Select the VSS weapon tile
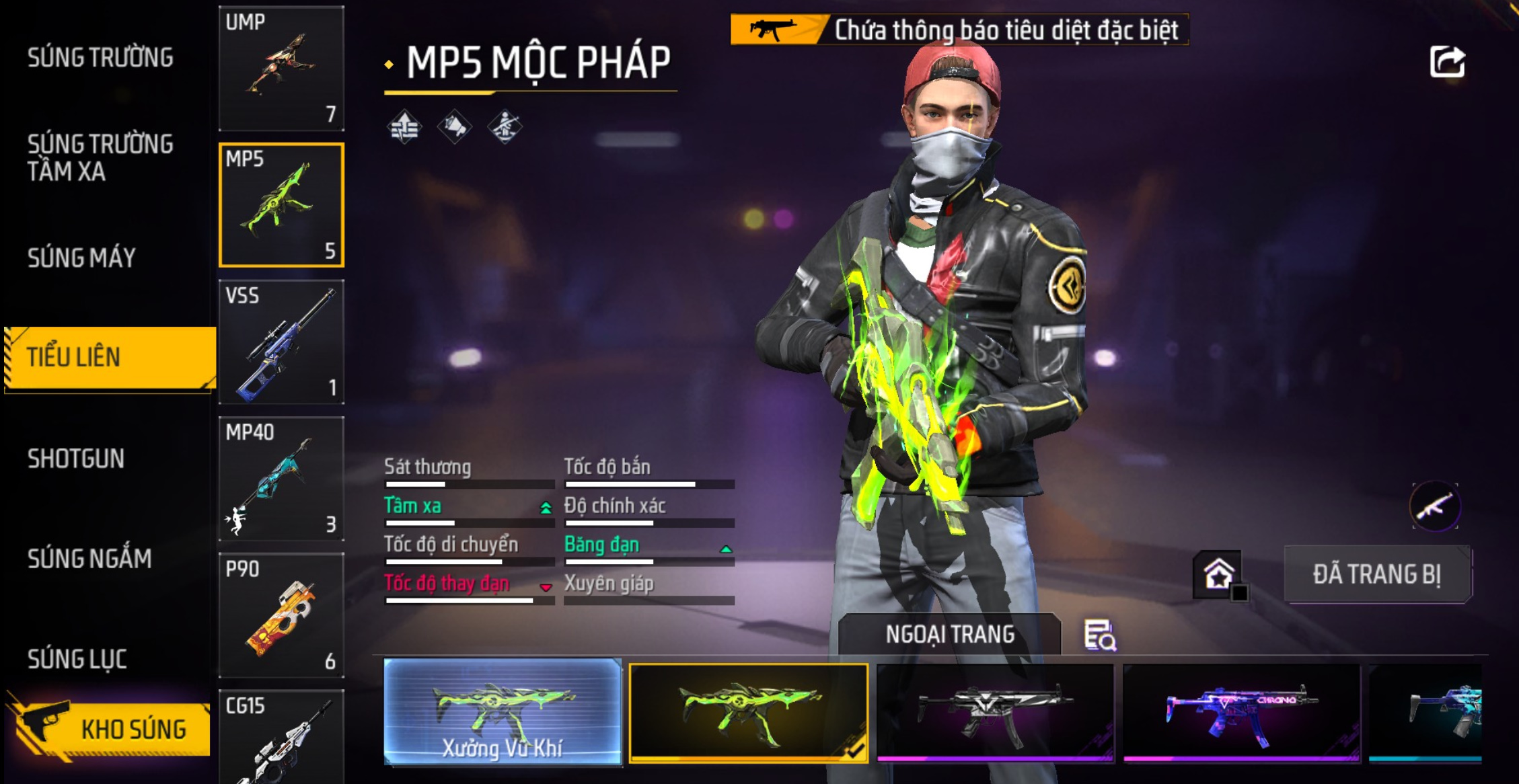Image resolution: width=1519 pixels, height=784 pixels. pyautogui.click(x=281, y=342)
